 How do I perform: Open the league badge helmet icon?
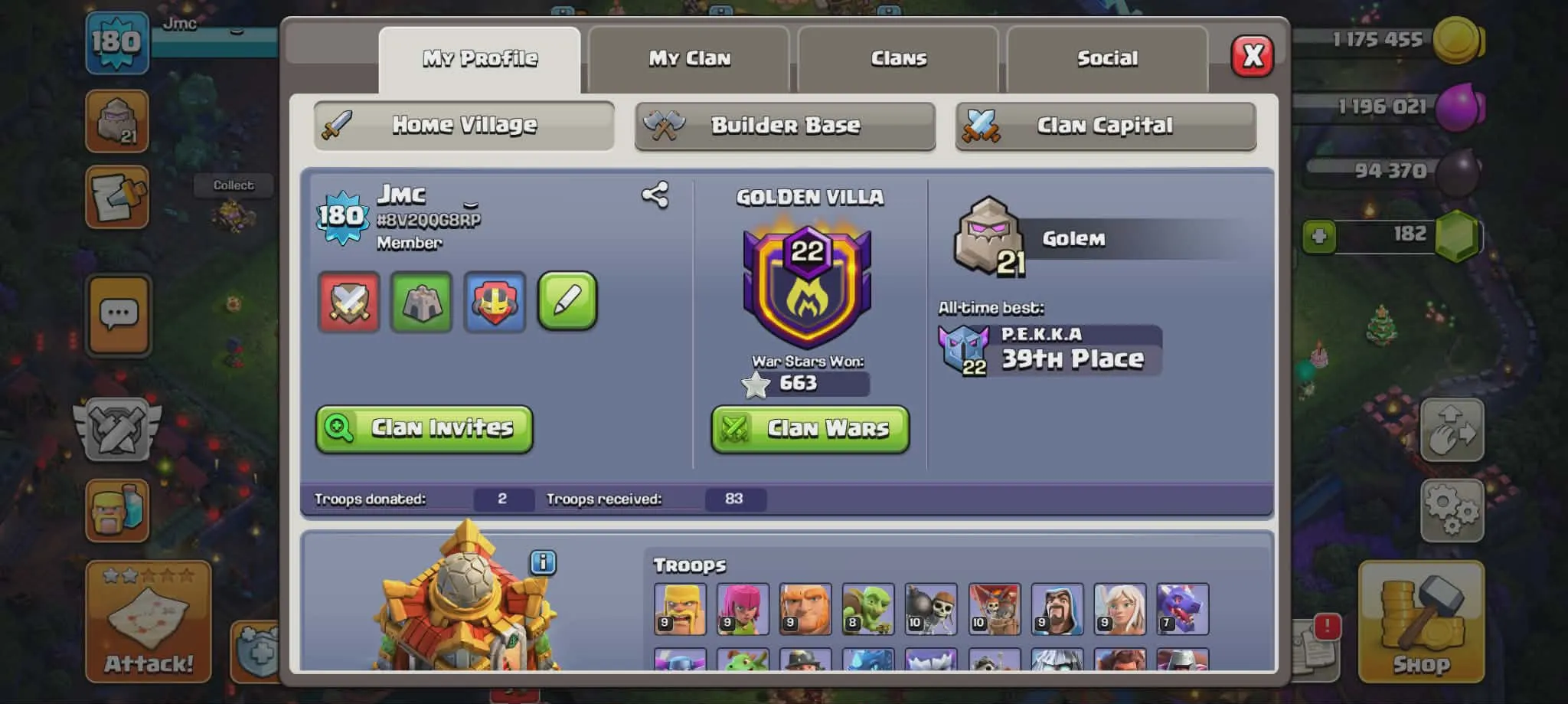494,303
